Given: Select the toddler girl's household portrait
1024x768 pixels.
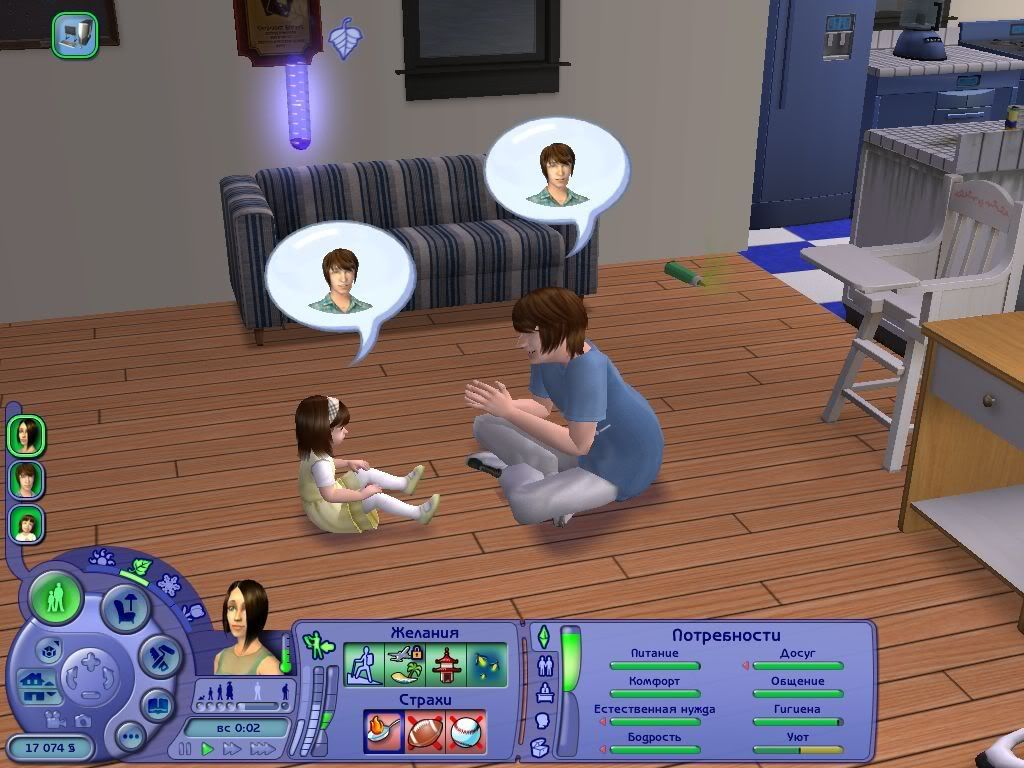Looking at the screenshot, I should 26,524.
